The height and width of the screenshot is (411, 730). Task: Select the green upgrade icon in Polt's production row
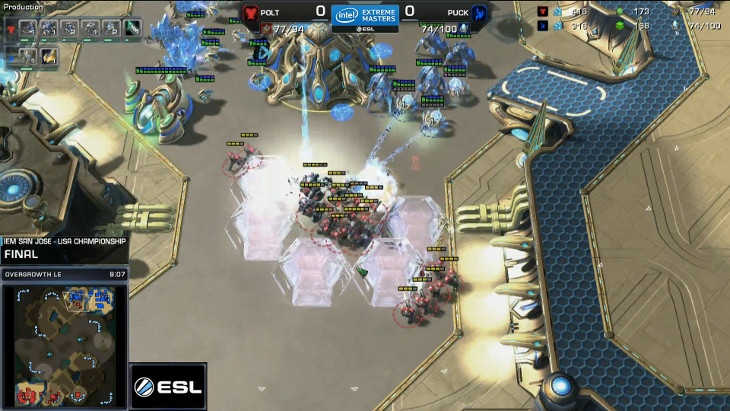coord(133,28)
